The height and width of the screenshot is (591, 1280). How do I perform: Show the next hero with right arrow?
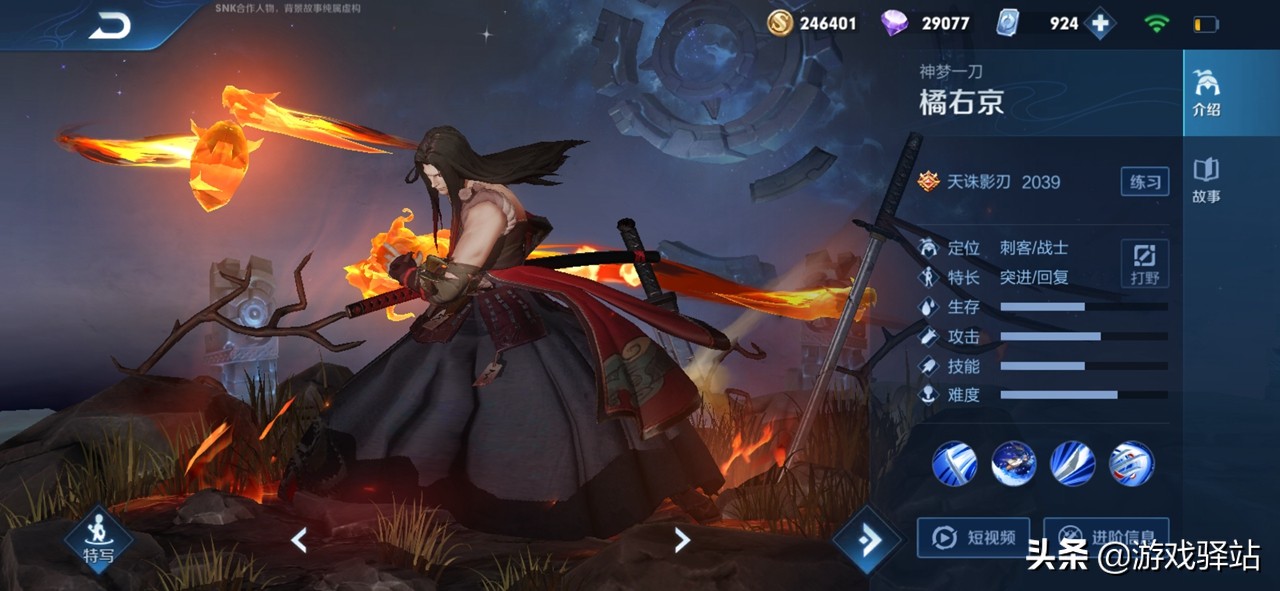tap(682, 541)
